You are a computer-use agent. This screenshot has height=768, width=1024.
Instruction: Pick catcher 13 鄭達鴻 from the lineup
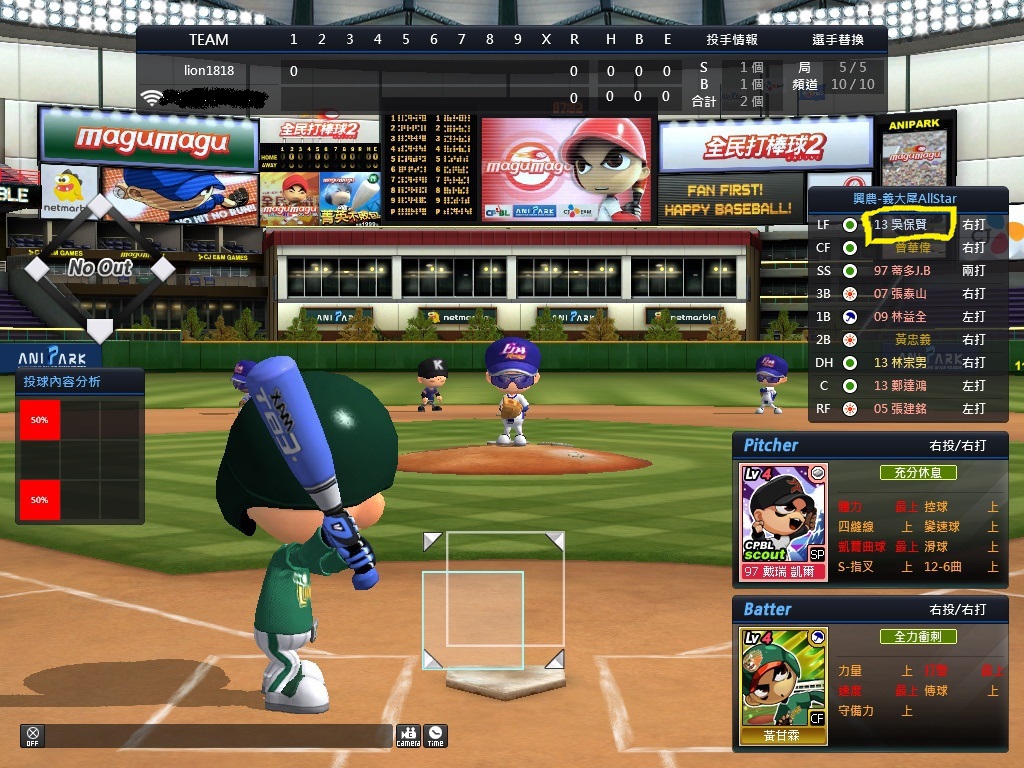pyautogui.click(x=900, y=386)
